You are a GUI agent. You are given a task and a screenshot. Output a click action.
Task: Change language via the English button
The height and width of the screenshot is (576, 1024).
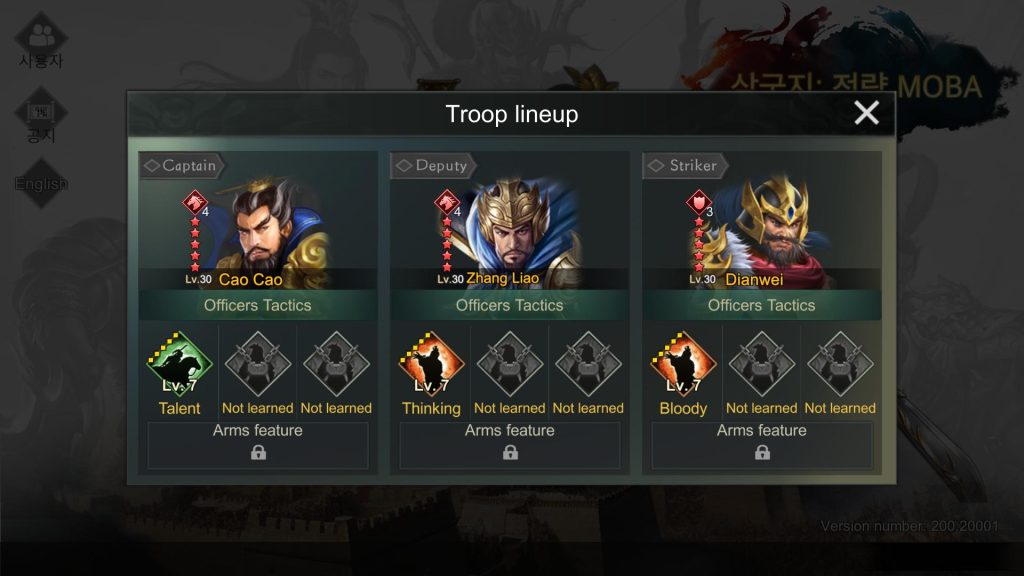[41, 184]
